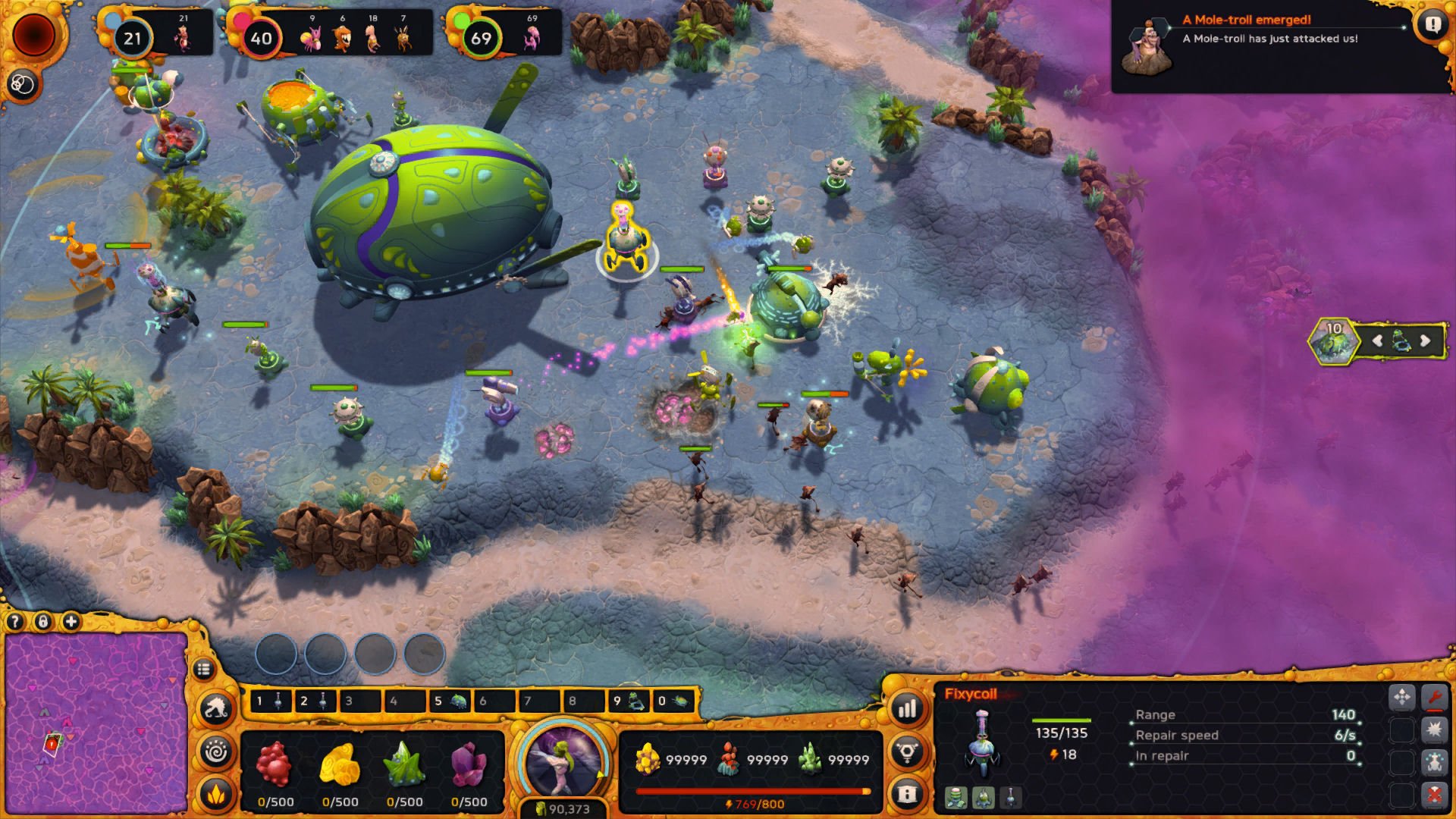
Task: Open the help question mark button
Action: point(14,622)
